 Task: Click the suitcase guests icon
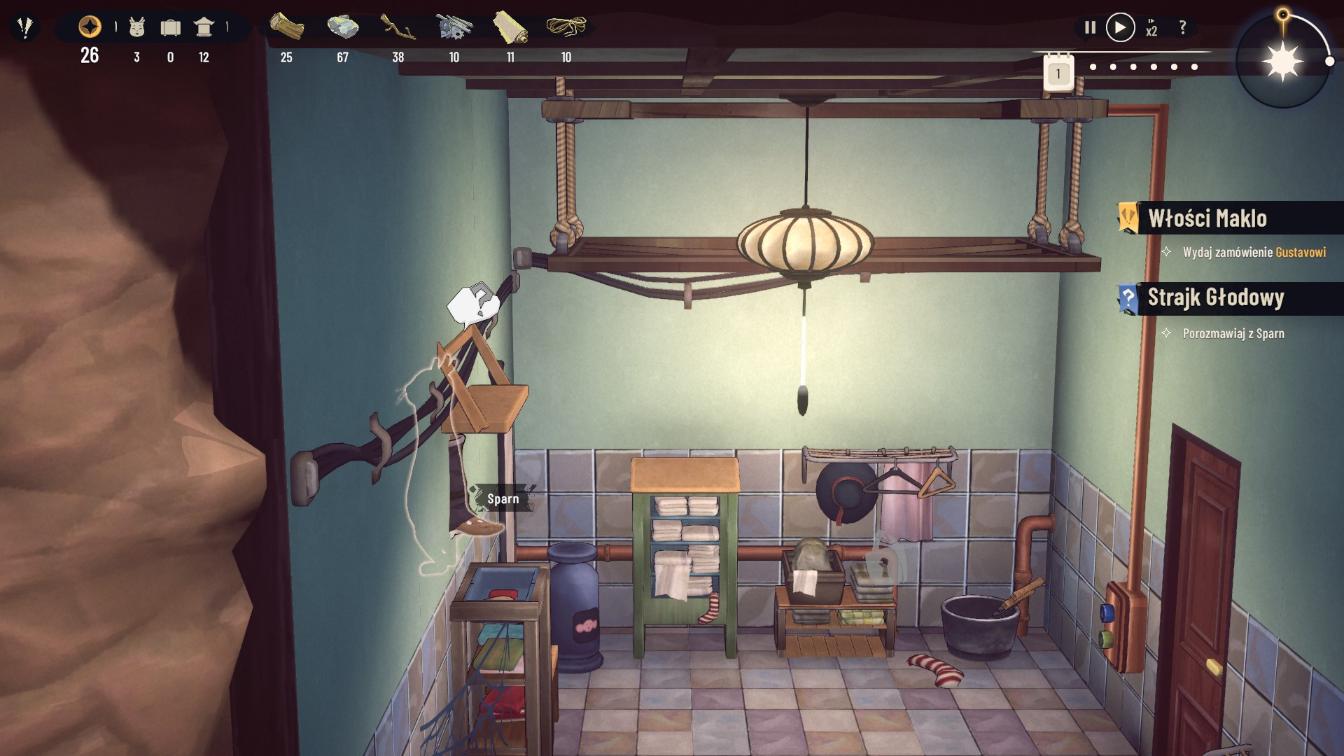click(x=170, y=27)
